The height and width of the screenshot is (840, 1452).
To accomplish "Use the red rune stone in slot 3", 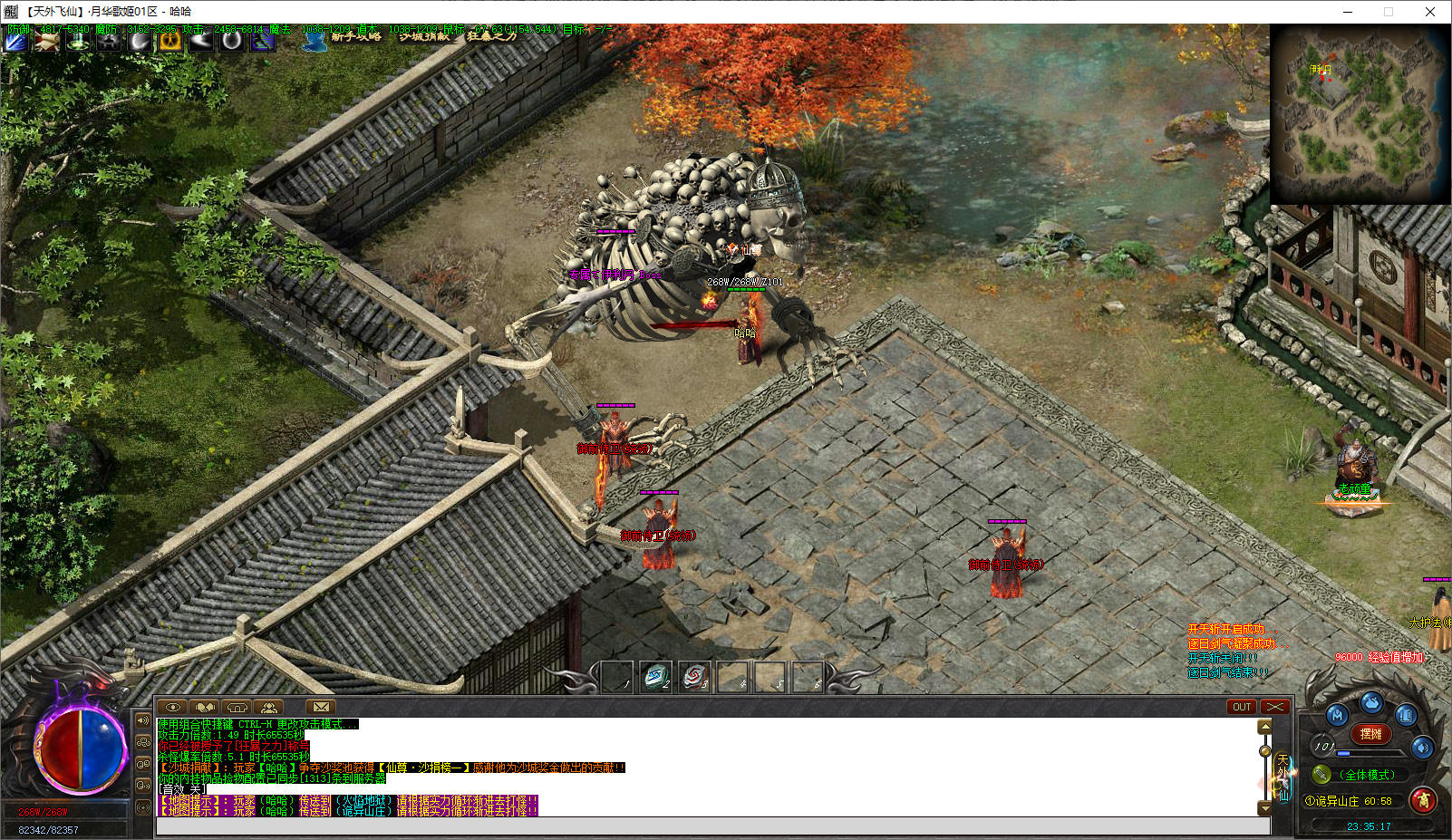I will tap(694, 676).
